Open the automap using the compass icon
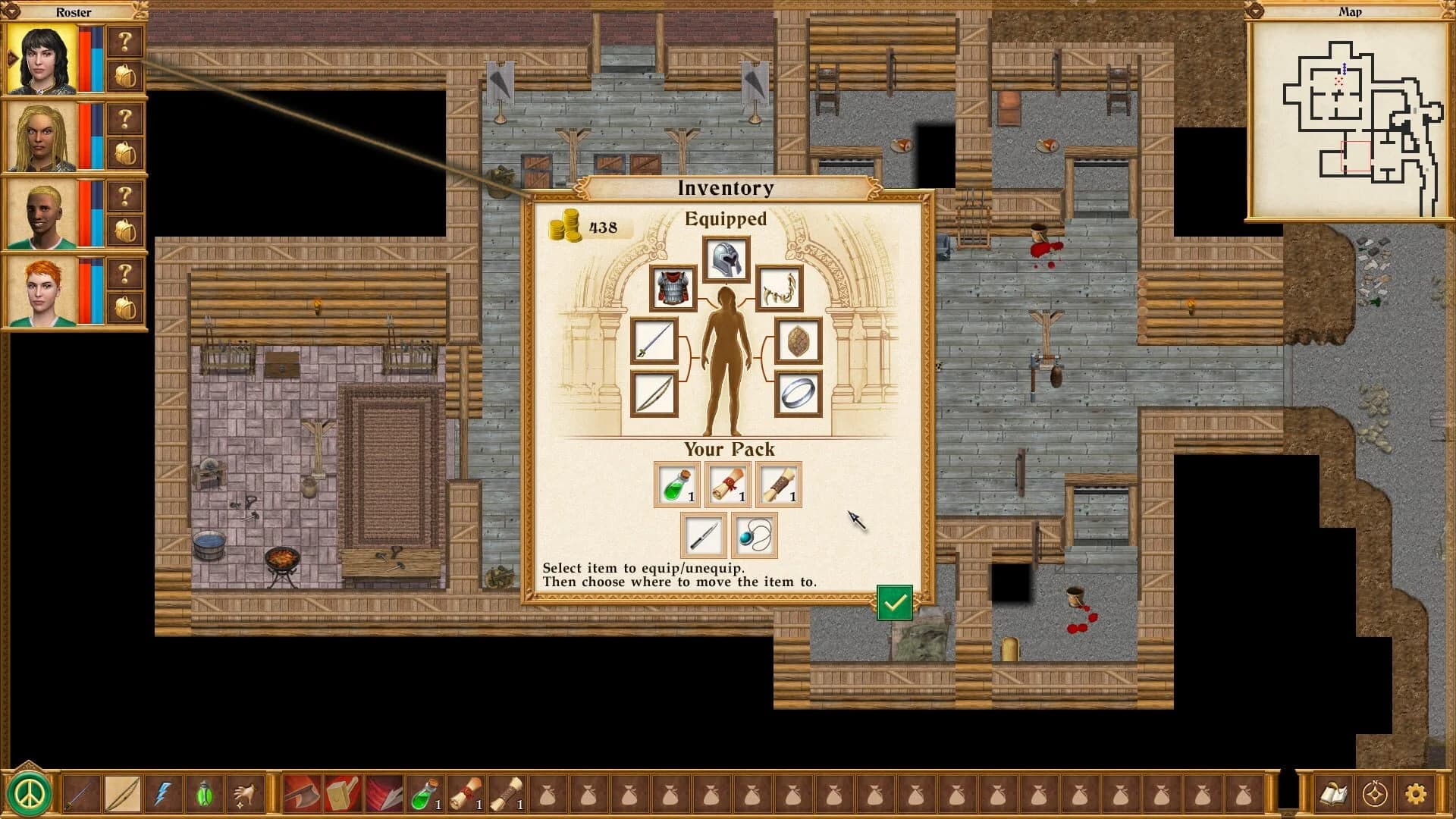The width and height of the screenshot is (1456, 819). 1374,792
